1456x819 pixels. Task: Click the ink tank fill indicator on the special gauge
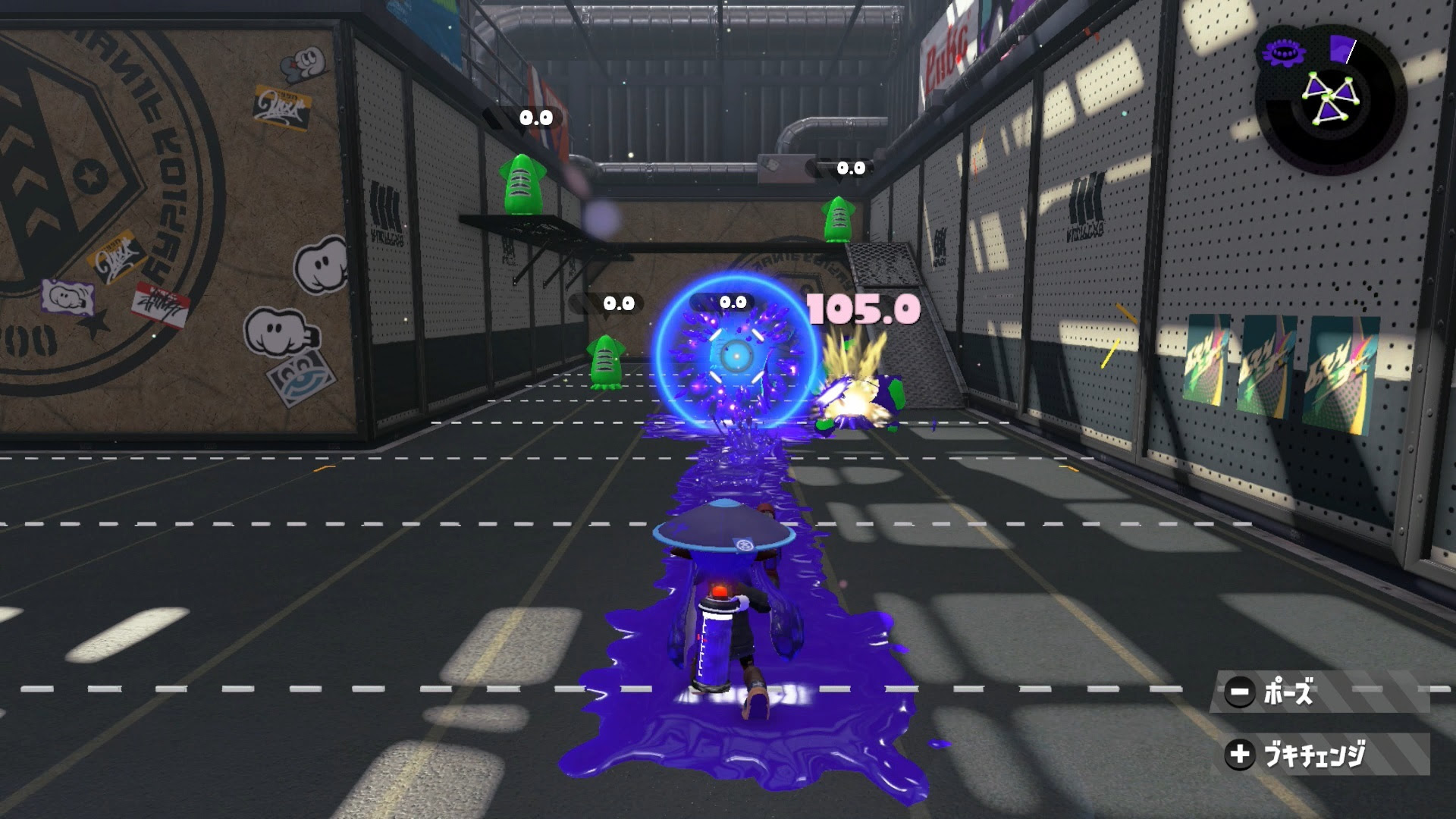tap(1341, 48)
